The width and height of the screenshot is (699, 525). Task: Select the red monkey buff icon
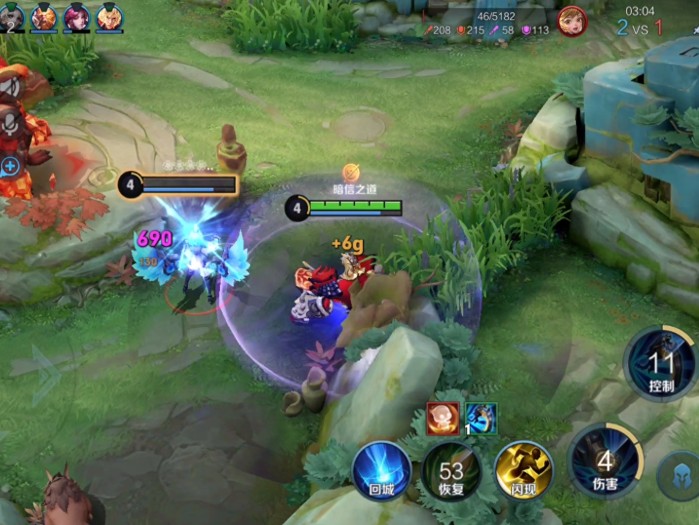click(x=443, y=418)
